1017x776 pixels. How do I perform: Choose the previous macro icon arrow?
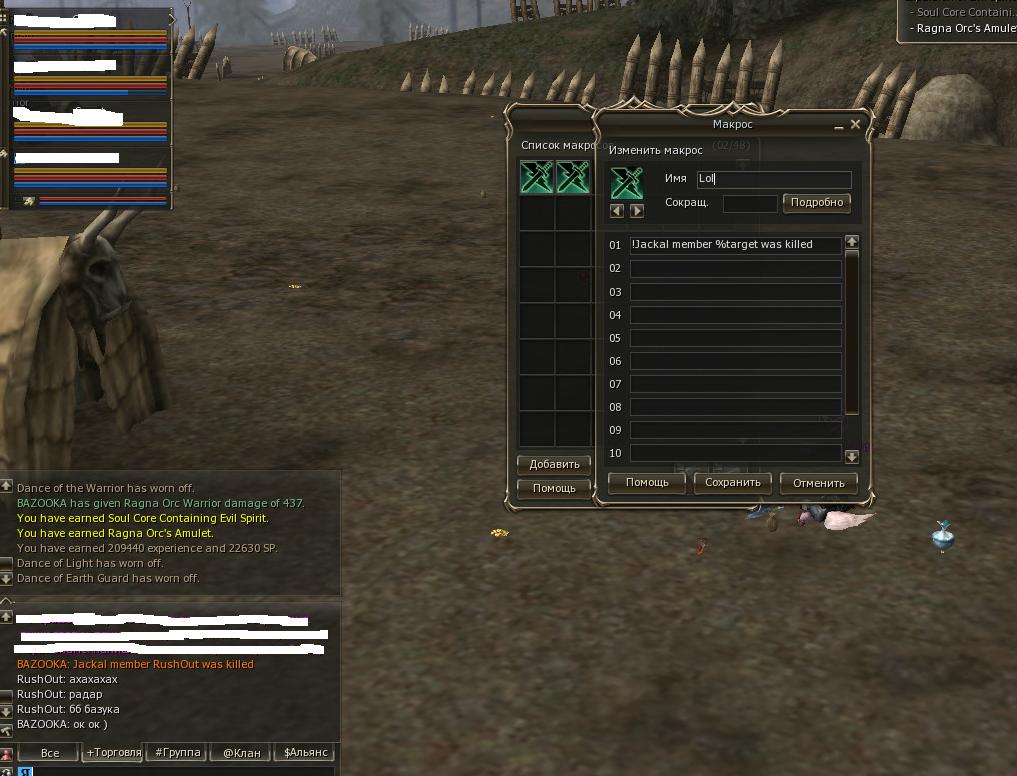617,211
